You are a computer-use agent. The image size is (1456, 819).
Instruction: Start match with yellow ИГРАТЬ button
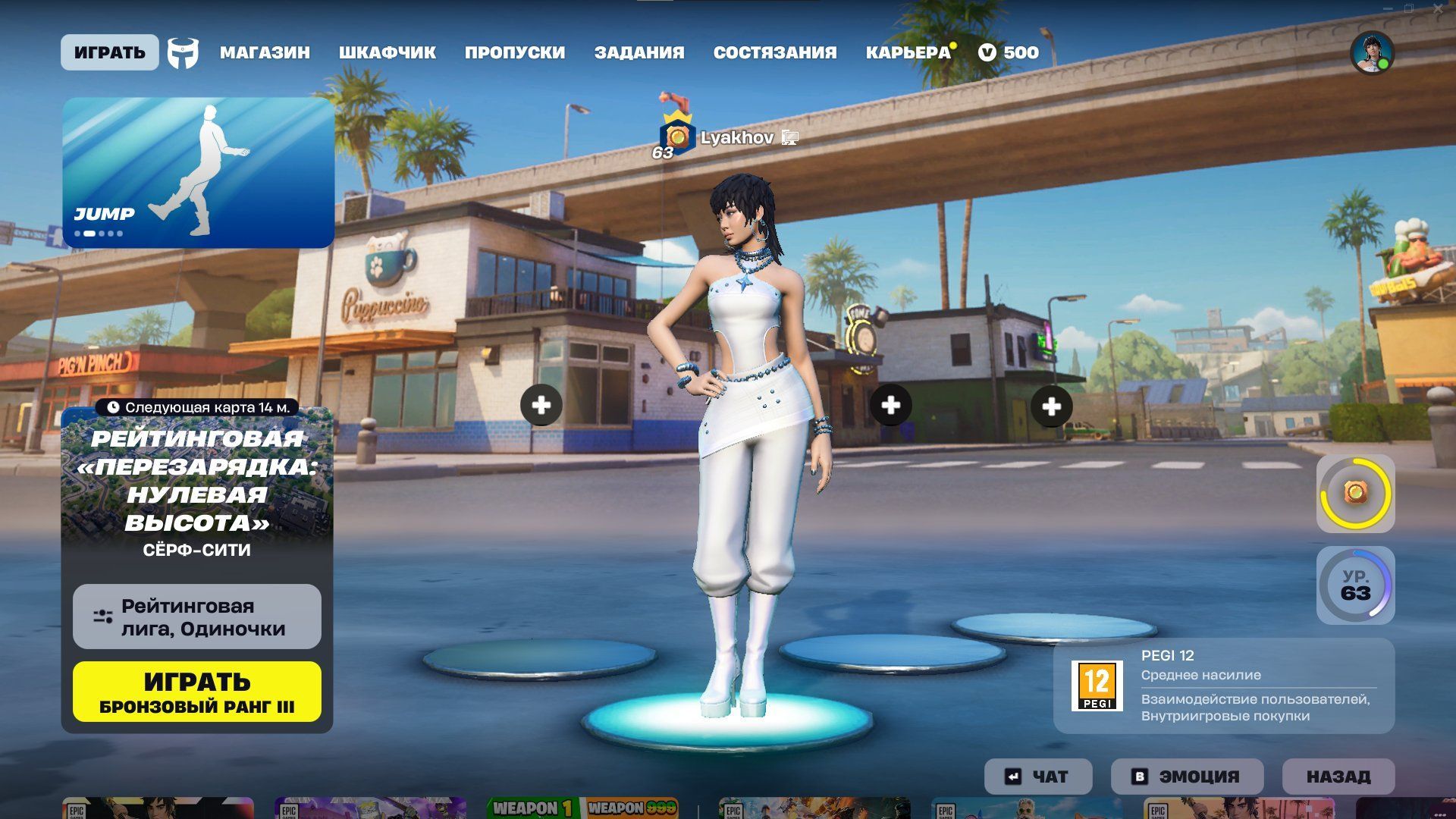[197, 692]
